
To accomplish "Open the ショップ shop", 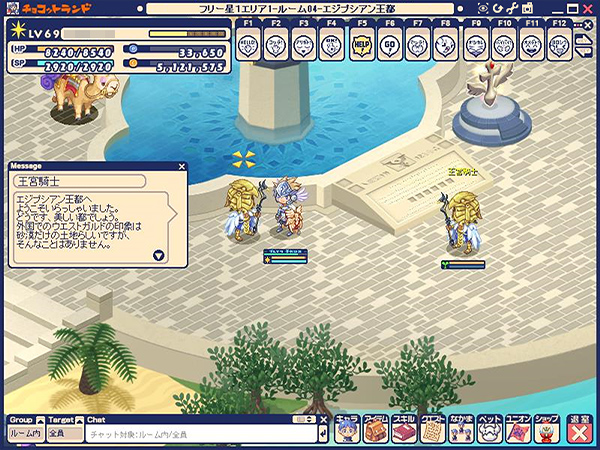I will (x=547, y=429).
